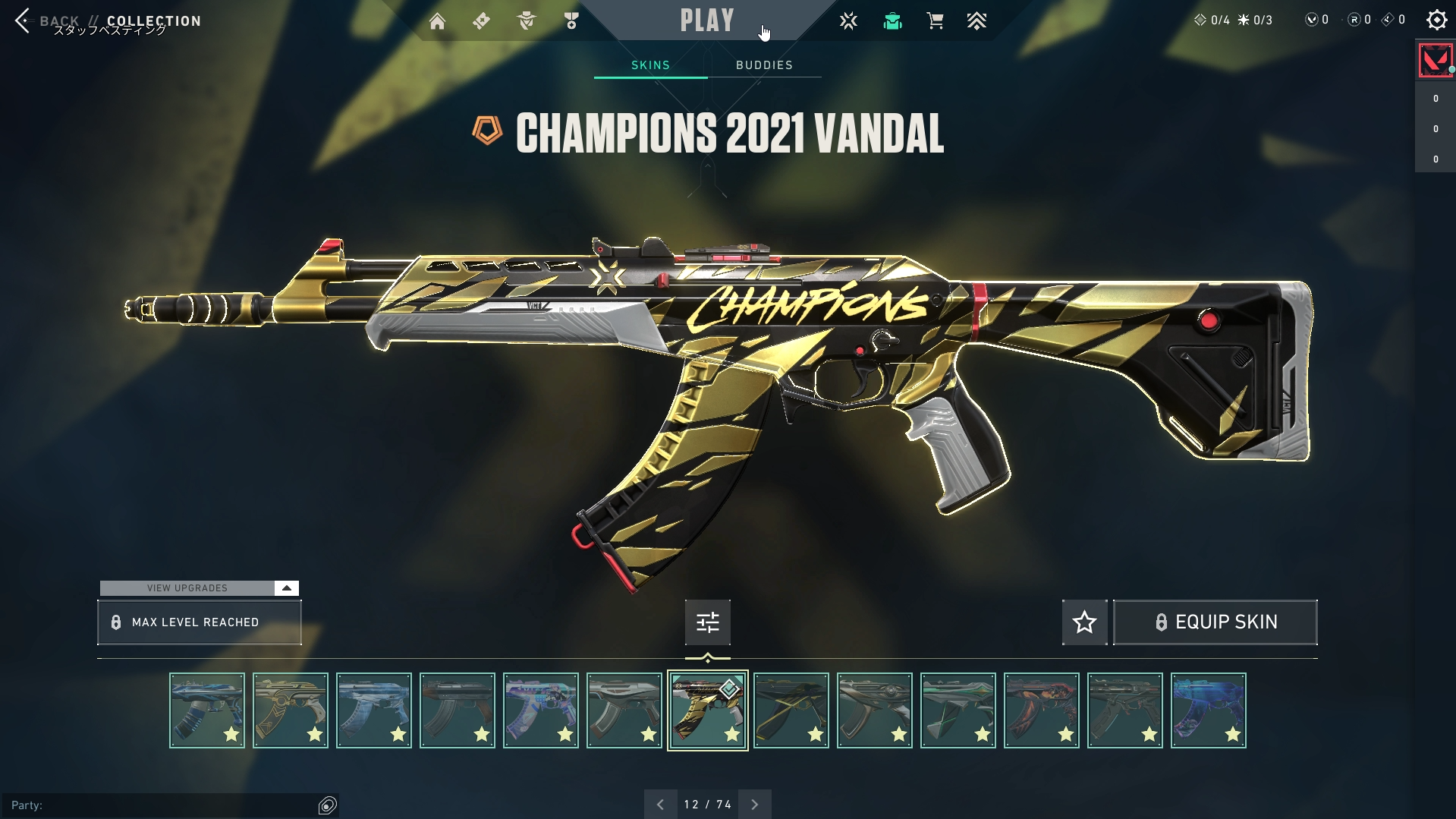Equip the Champions 2021 Vandal skin
The height and width of the screenshot is (819, 1456).
click(x=1215, y=622)
